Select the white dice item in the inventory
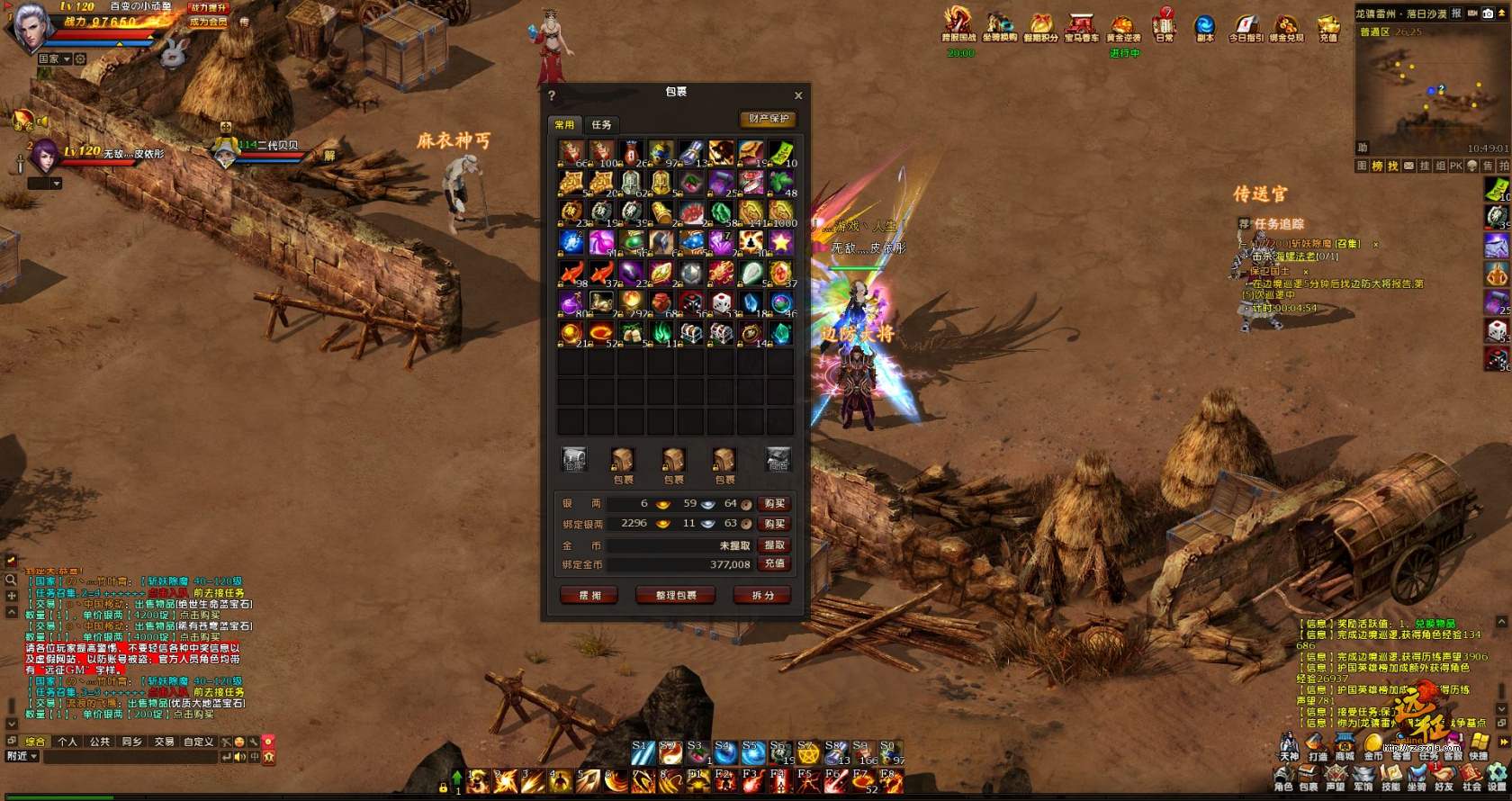1512x801 pixels. 721,303
